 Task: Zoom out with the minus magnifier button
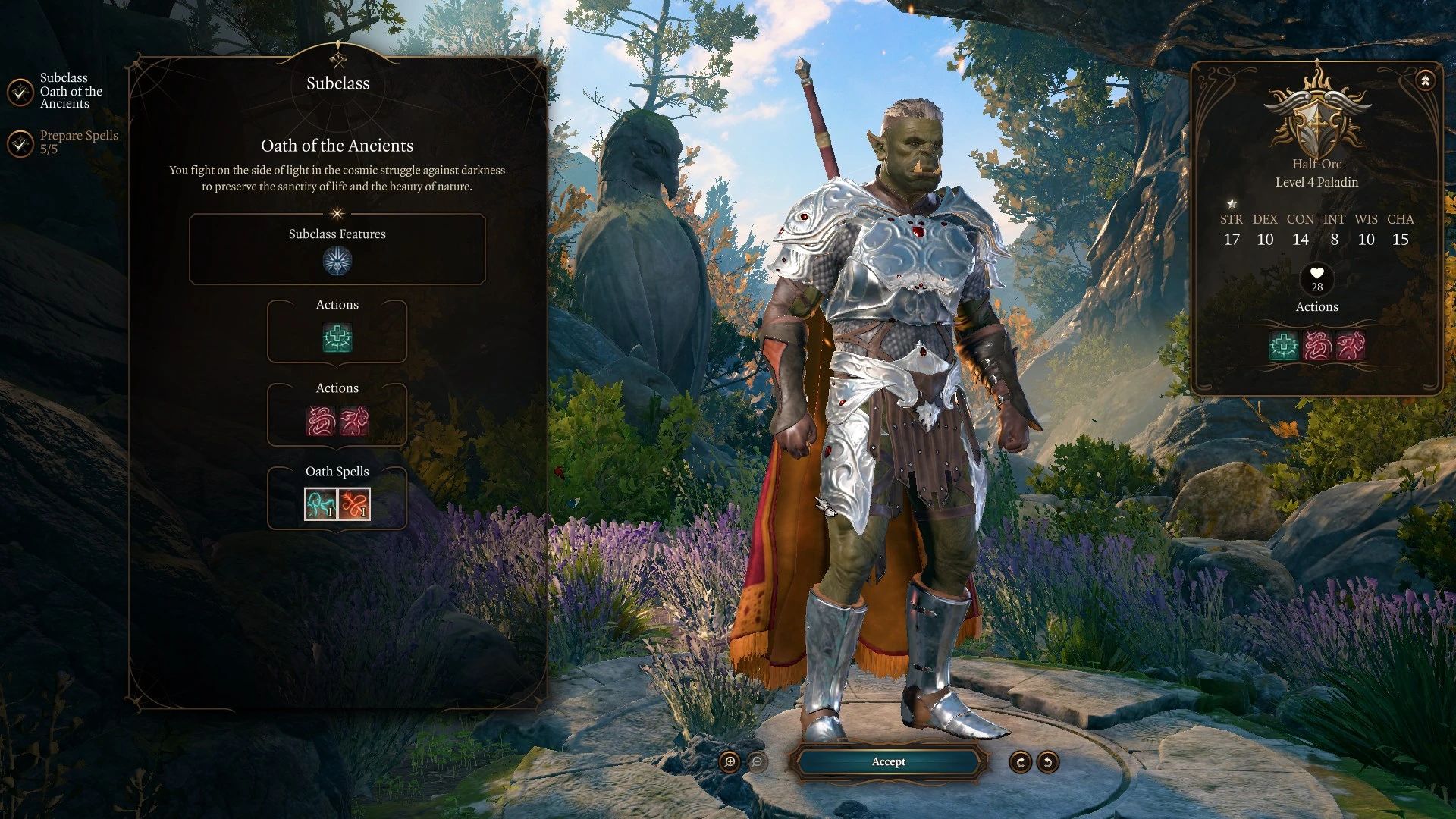tap(757, 762)
